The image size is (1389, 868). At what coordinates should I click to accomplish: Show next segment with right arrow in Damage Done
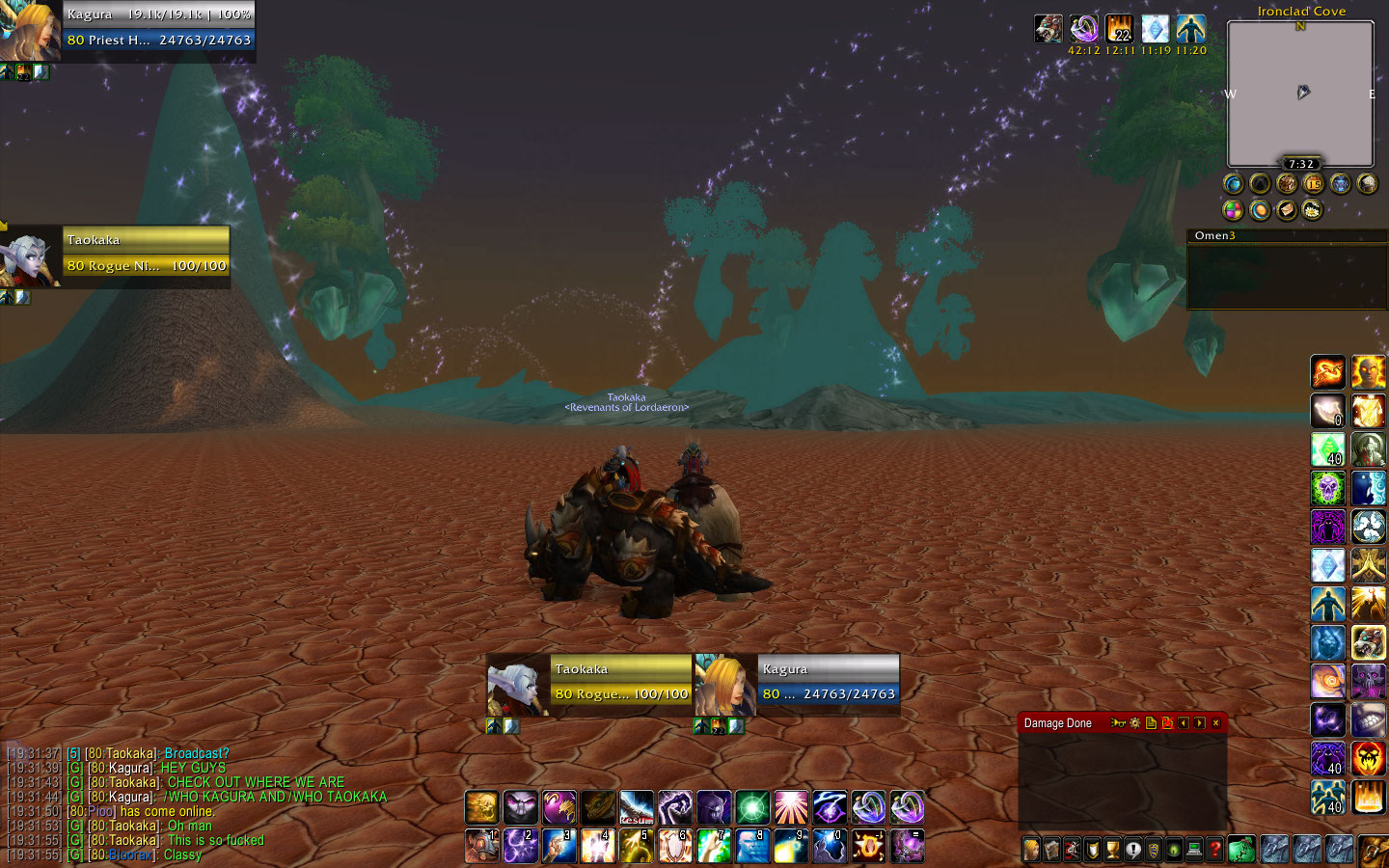(x=1199, y=723)
